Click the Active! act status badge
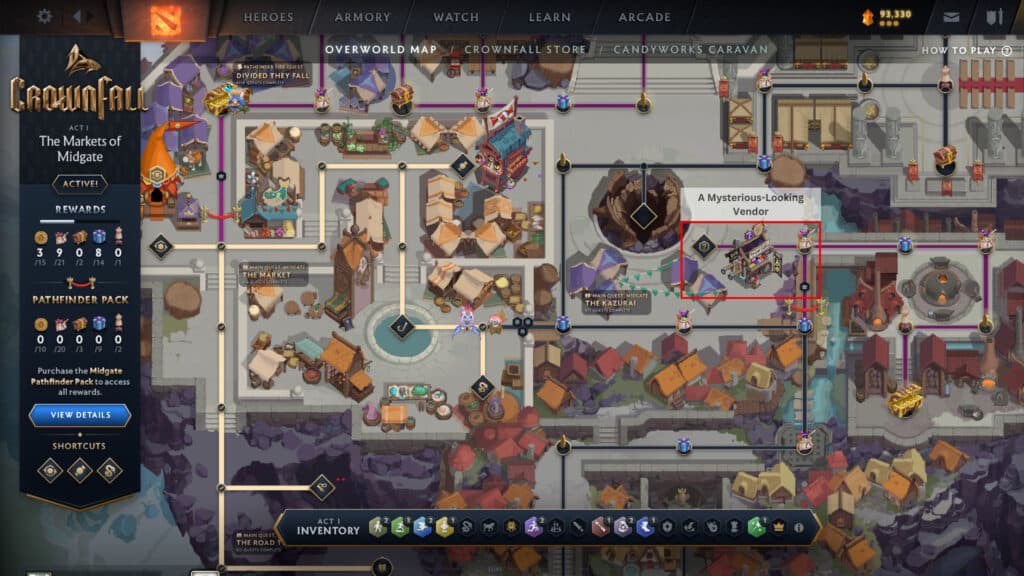The height and width of the screenshot is (576, 1024). click(x=79, y=184)
